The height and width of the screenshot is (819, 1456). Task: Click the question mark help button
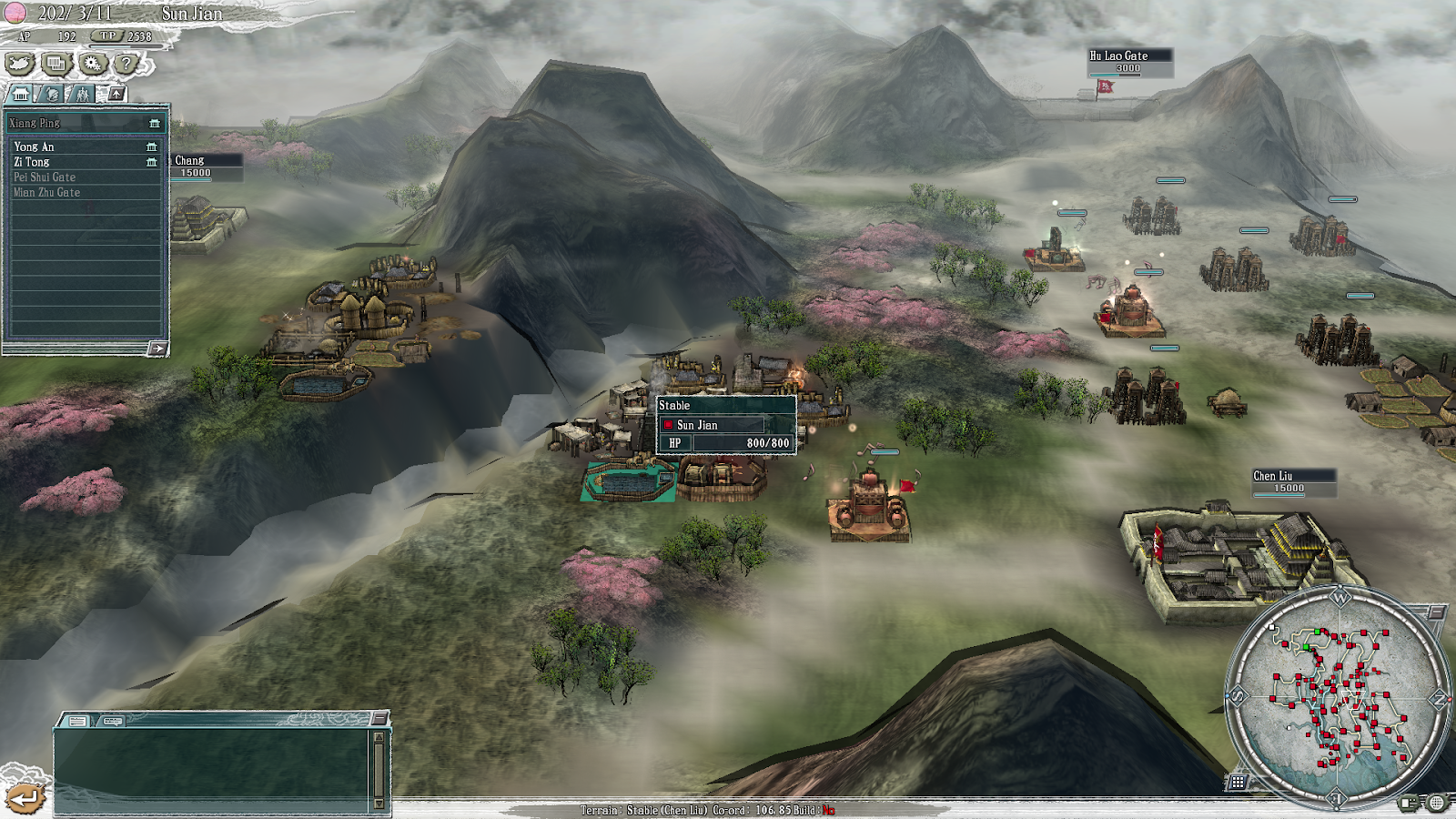[127, 64]
